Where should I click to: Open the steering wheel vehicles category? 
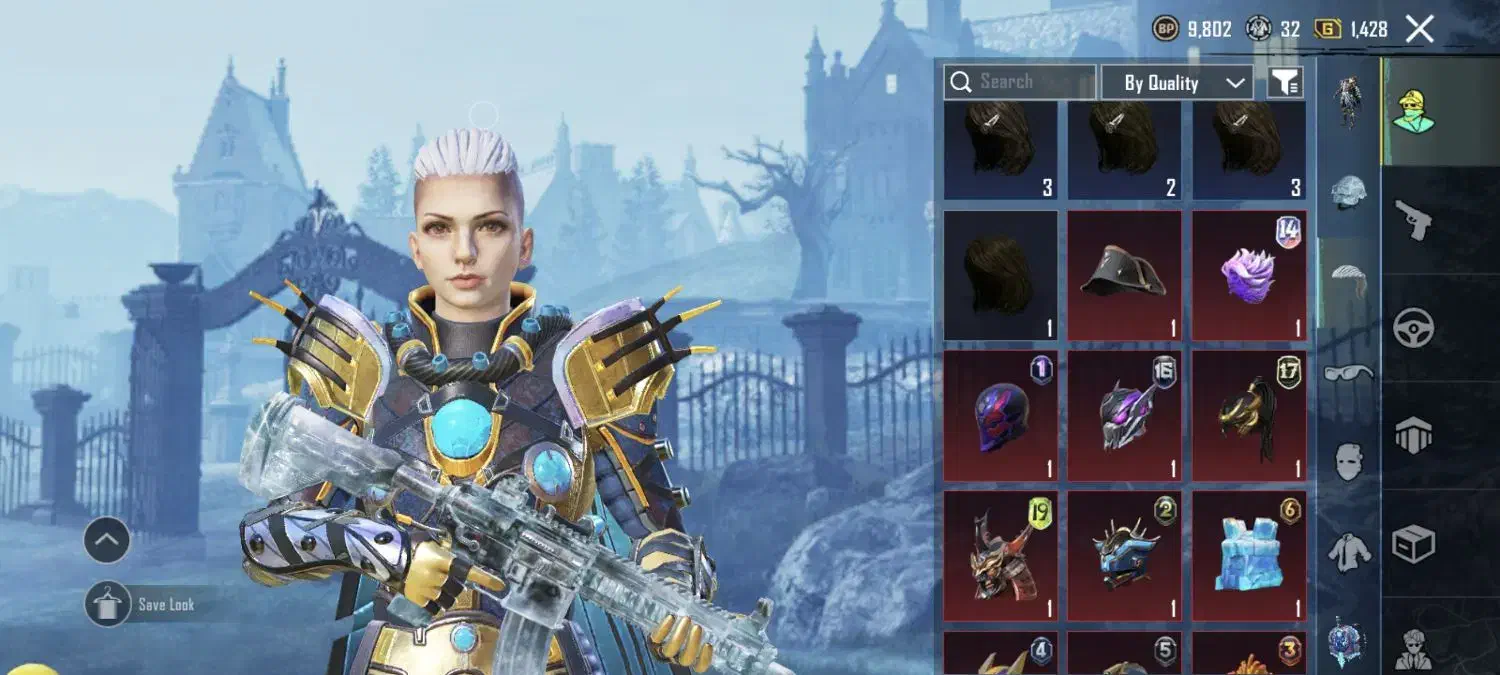click(x=1414, y=327)
